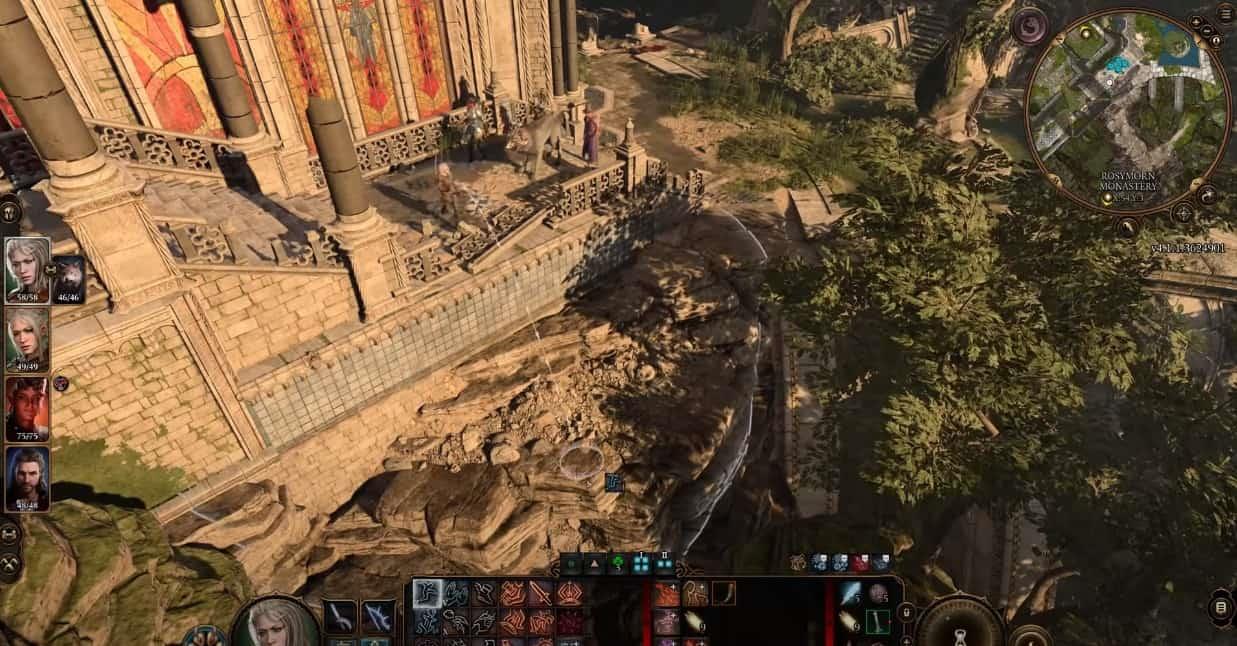Viewport: 1237px width, 646px height.
Task: Toggle the cyan squares hotbar filter
Action: click(x=641, y=563)
